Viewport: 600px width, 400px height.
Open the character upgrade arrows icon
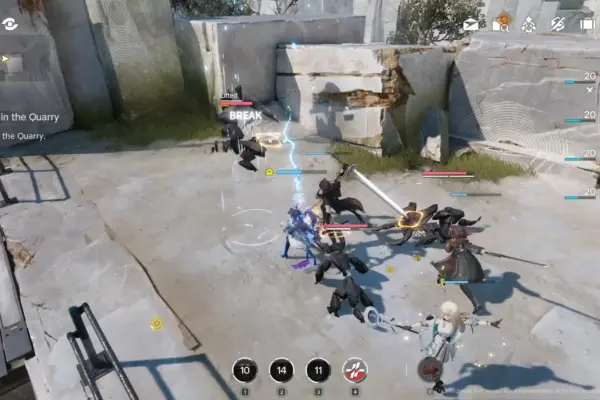[529, 24]
